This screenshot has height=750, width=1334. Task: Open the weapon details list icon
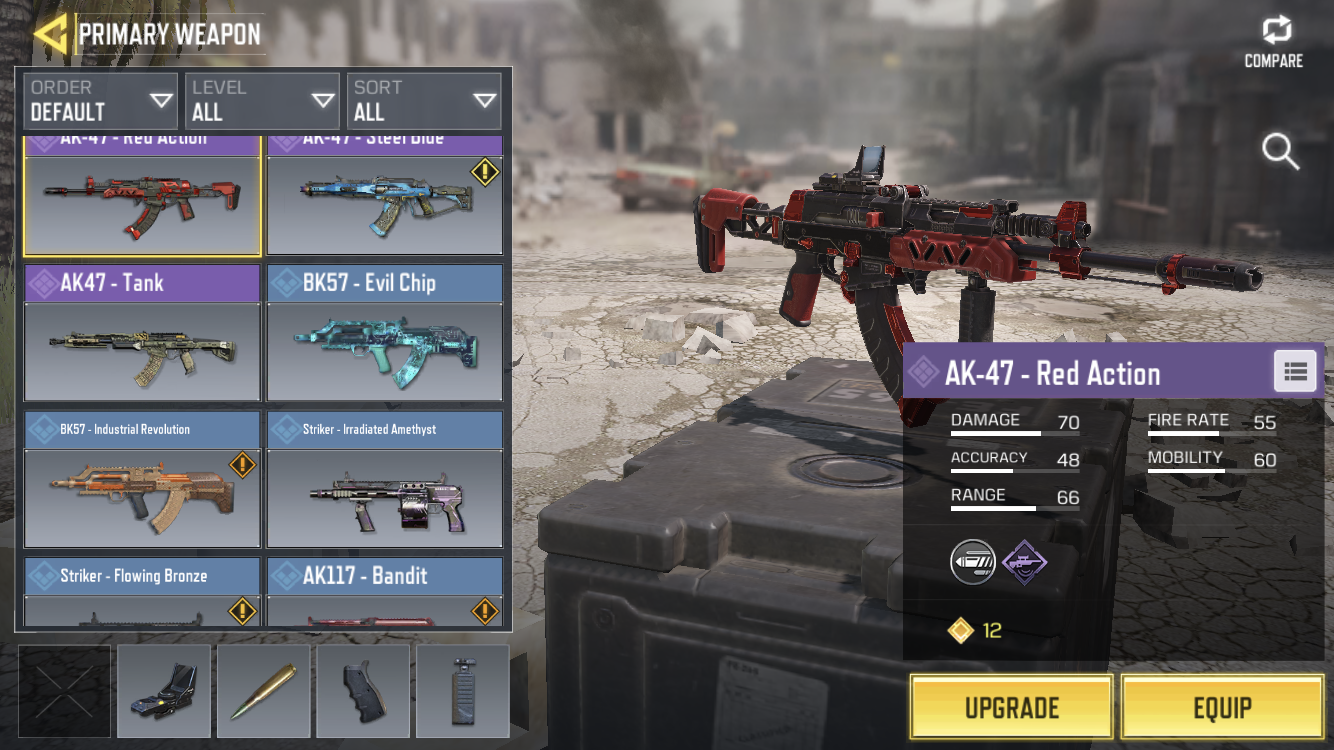click(1295, 371)
